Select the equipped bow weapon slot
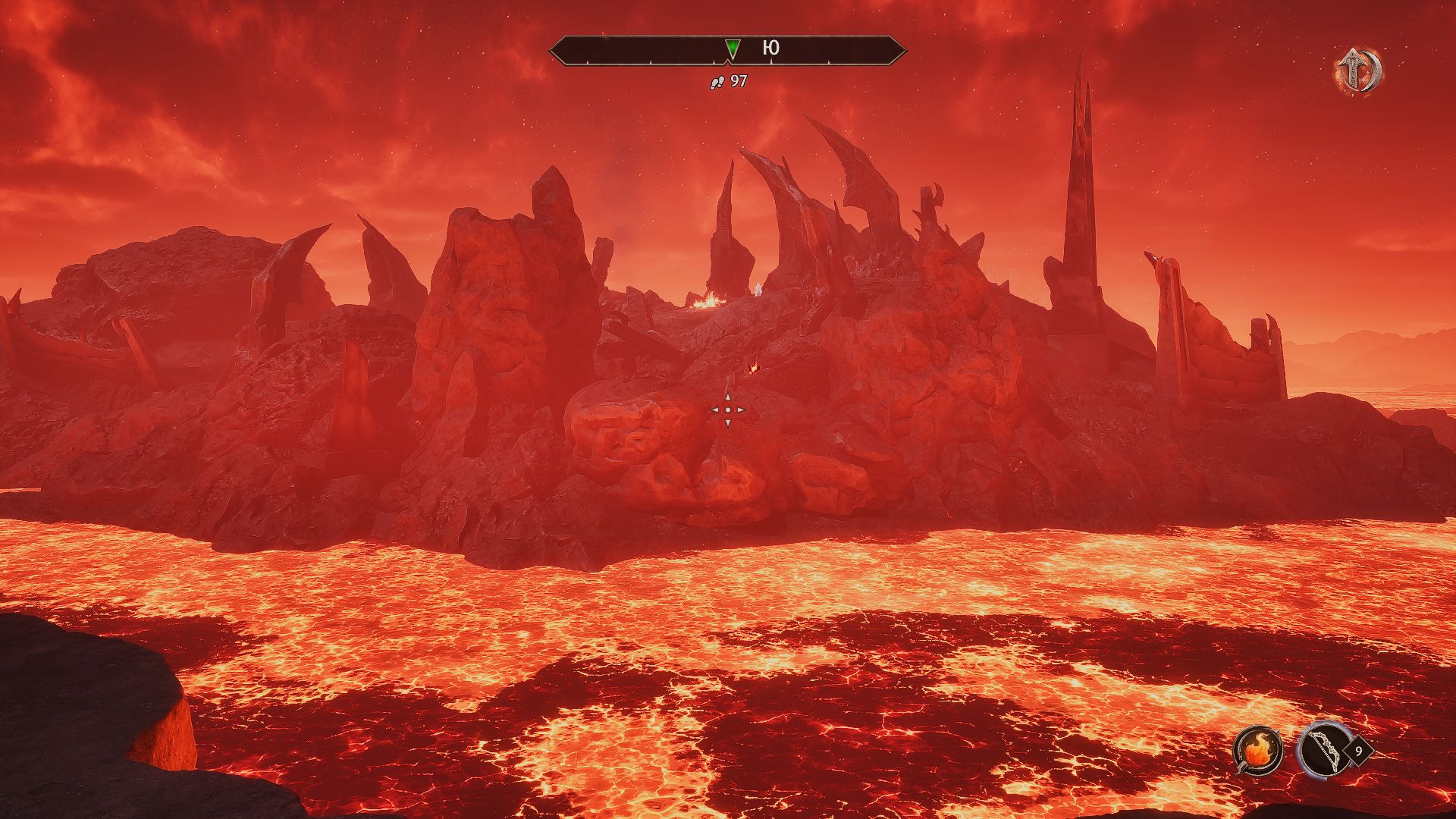Image resolution: width=1456 pixels, height=819 pixels. (x=1322, y=750)
